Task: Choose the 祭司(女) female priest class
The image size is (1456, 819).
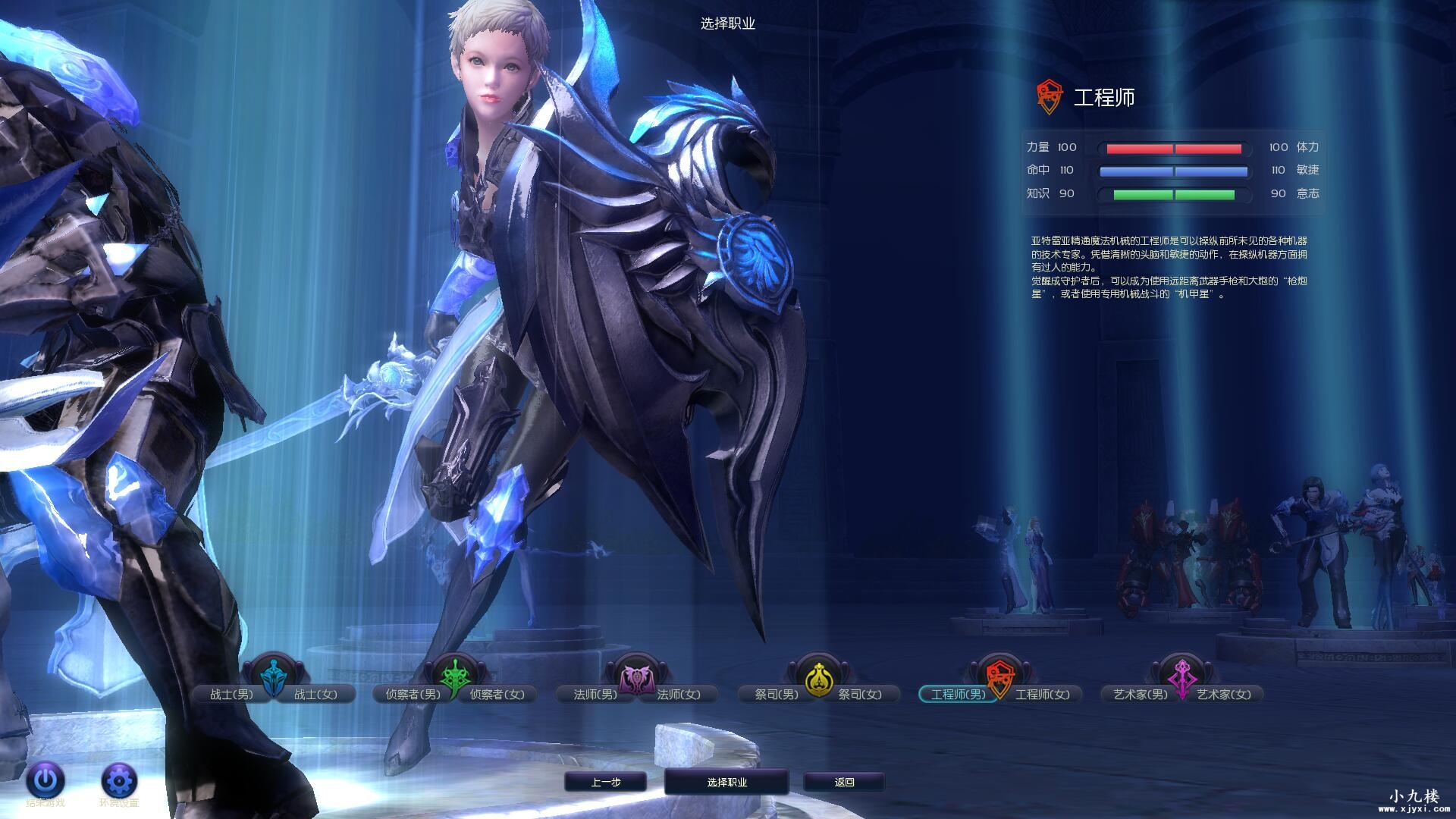Action: click(860, 694)
